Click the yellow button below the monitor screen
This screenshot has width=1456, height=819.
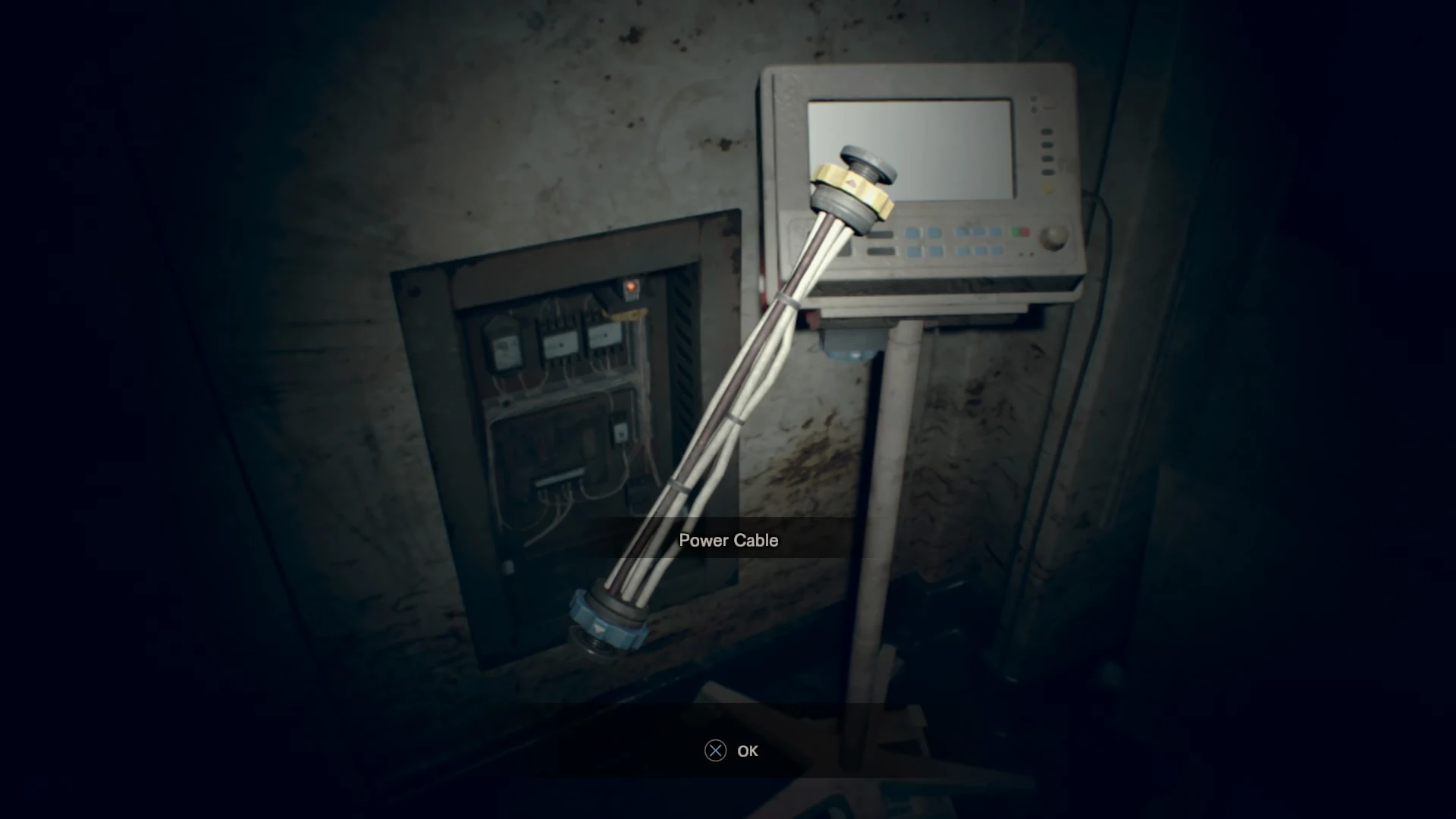(1049, 186)
